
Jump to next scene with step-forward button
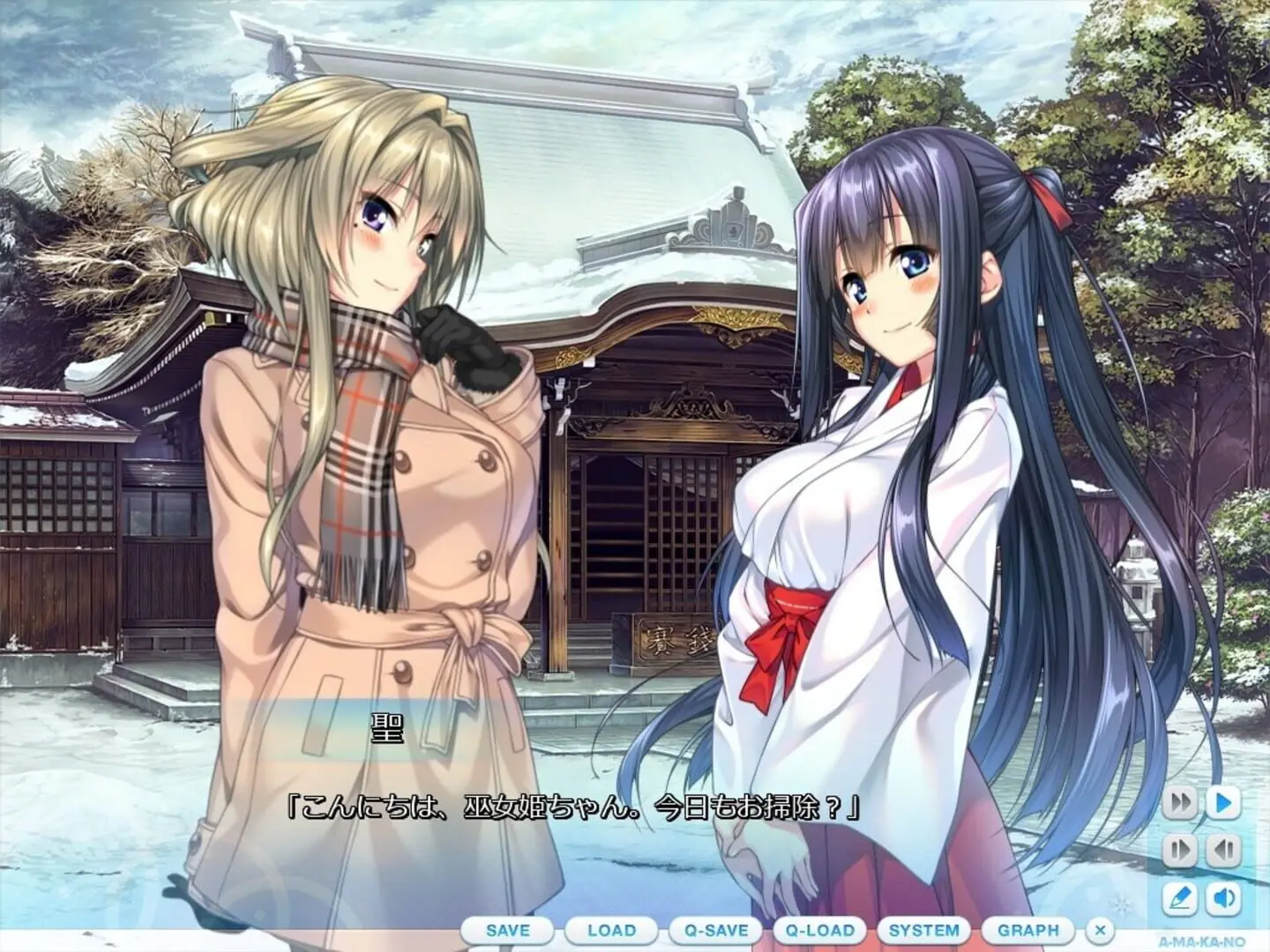point(1179,851)
